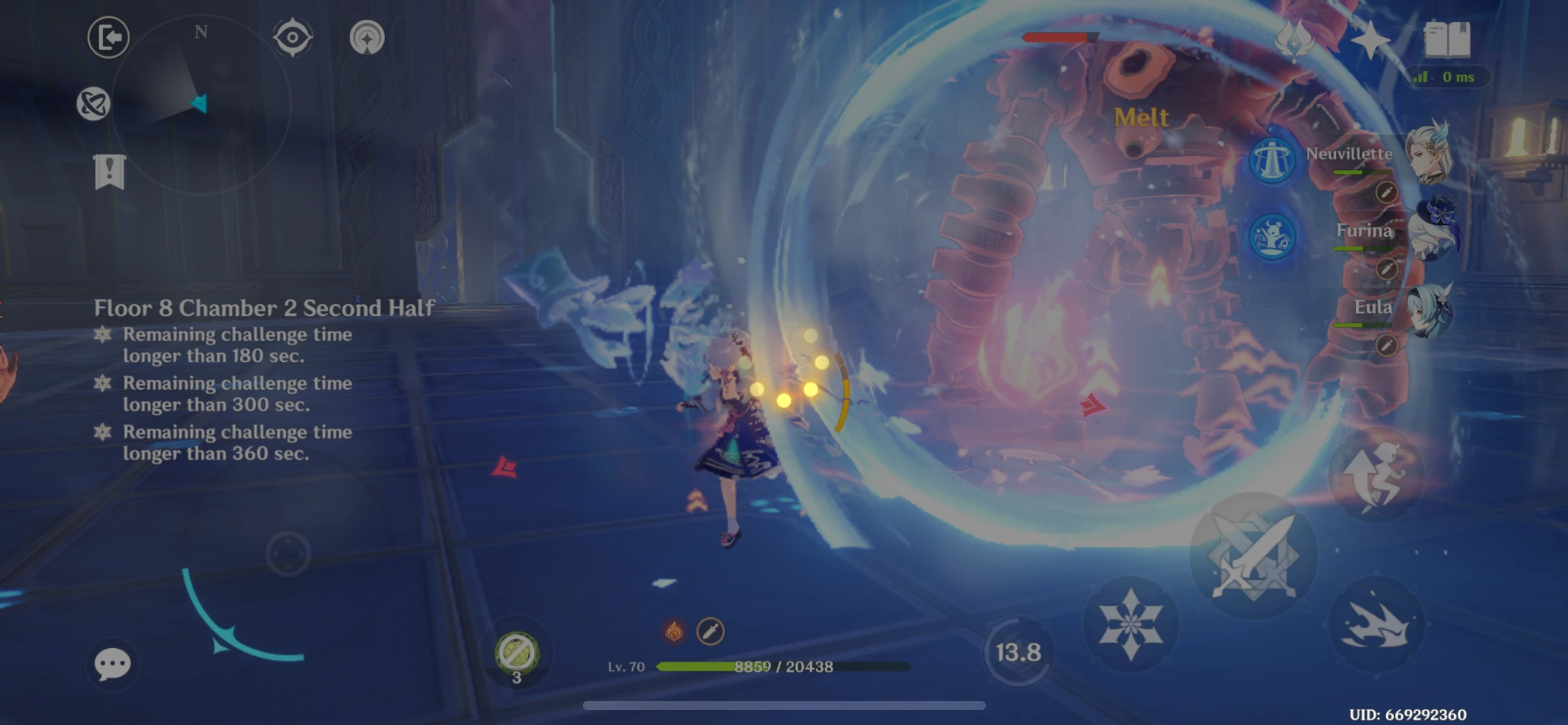Tap the Melt reaction label on the enemy
This screenshot has width=1568, height=725.
click(1142, 118)
